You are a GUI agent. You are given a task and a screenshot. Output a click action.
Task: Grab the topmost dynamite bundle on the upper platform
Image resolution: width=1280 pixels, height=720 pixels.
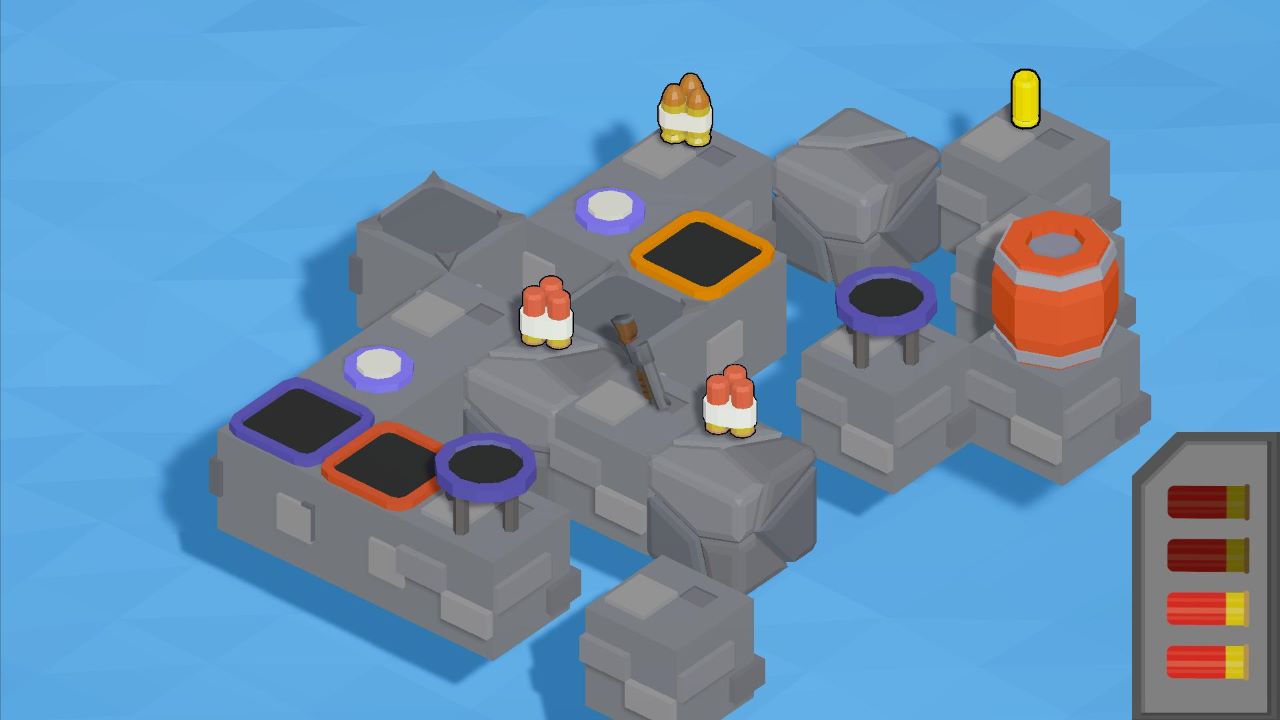[685, 110]
